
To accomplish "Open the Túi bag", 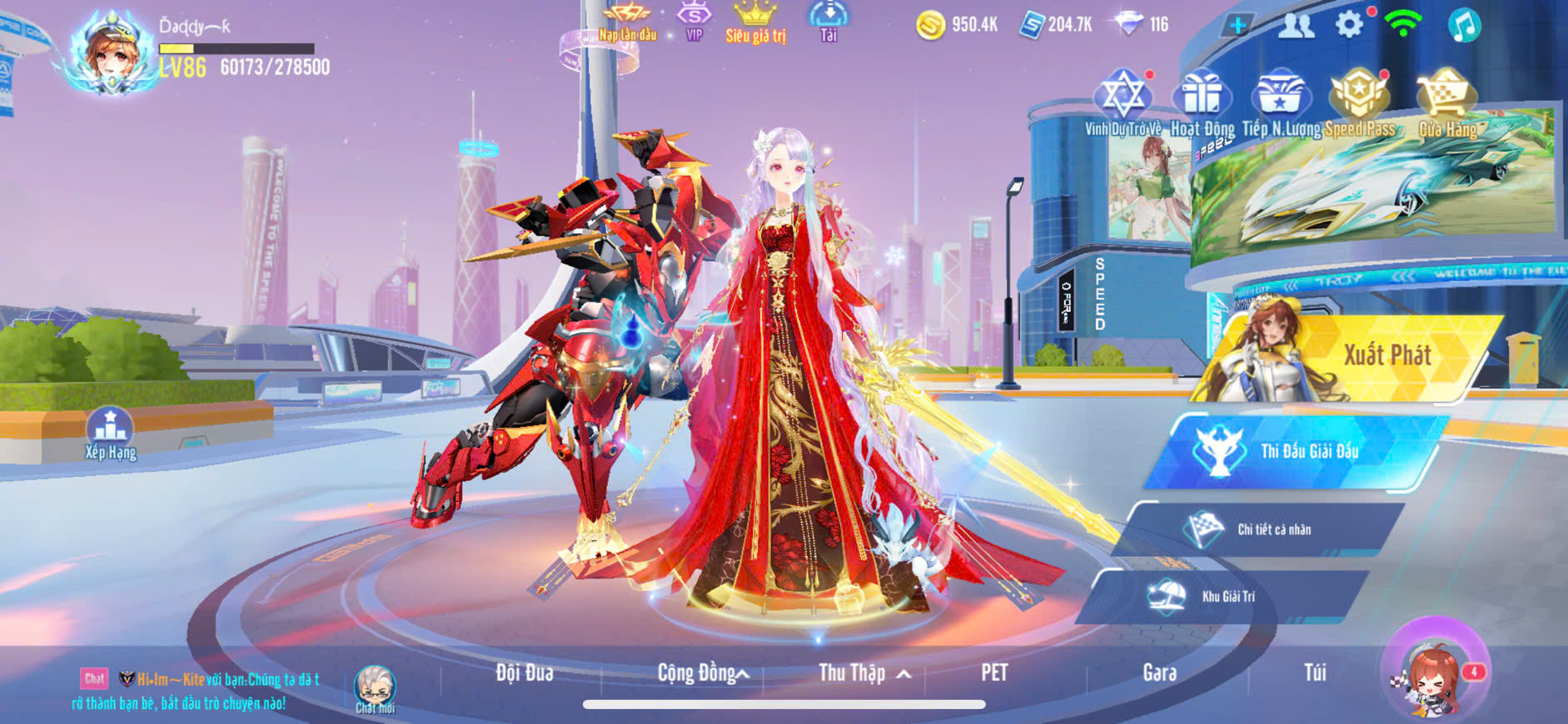I will pos(1315,672).
